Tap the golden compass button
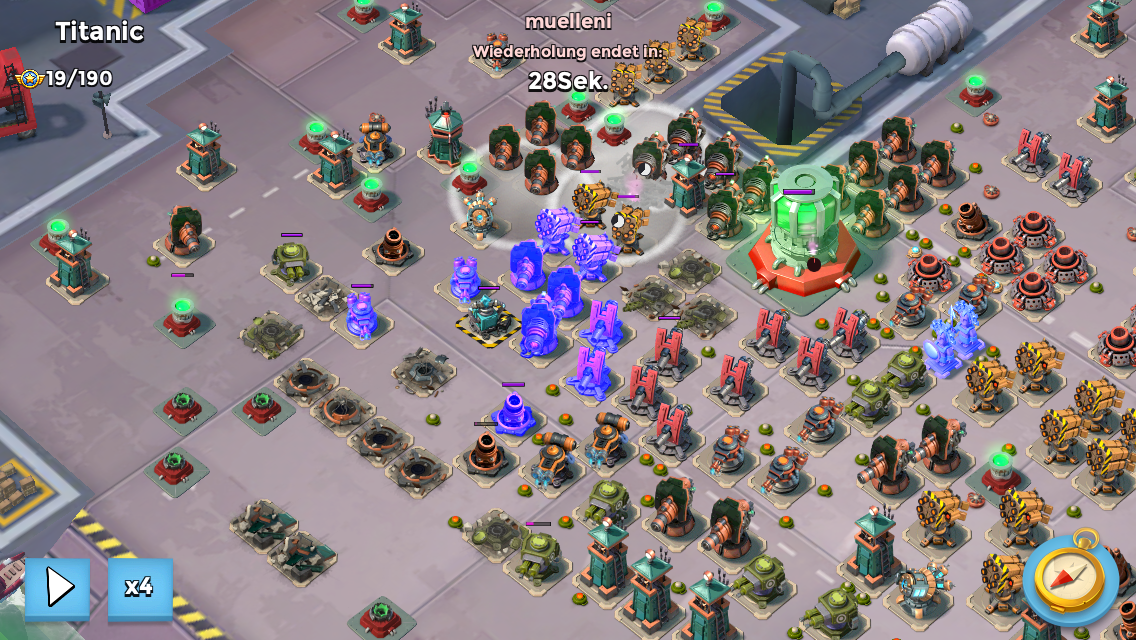Viewport: 1136px width, 640px height. (1070, 577)
